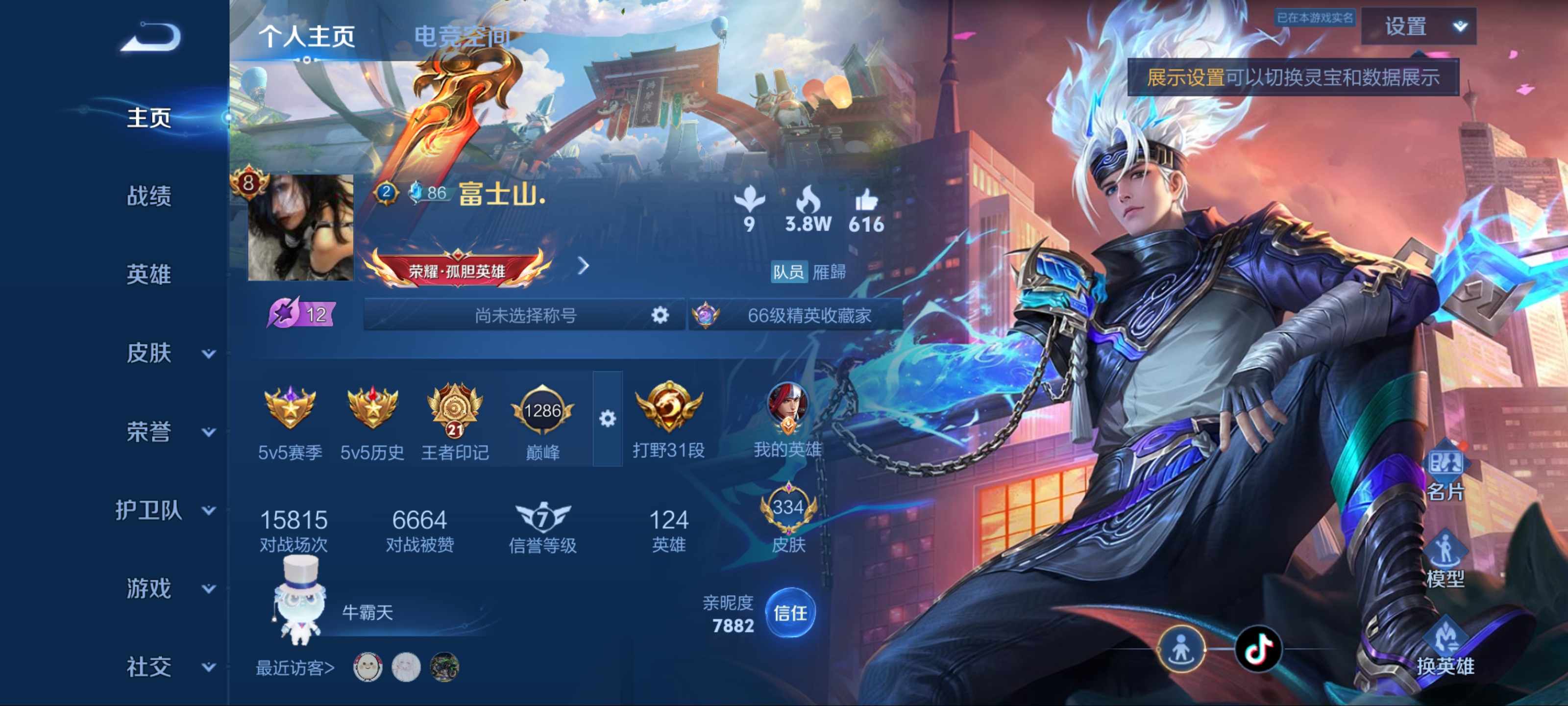This screenshot has height=706, width=1568.
Task: Open the 护卫队 sidebar menu
Action: (164, 510)
